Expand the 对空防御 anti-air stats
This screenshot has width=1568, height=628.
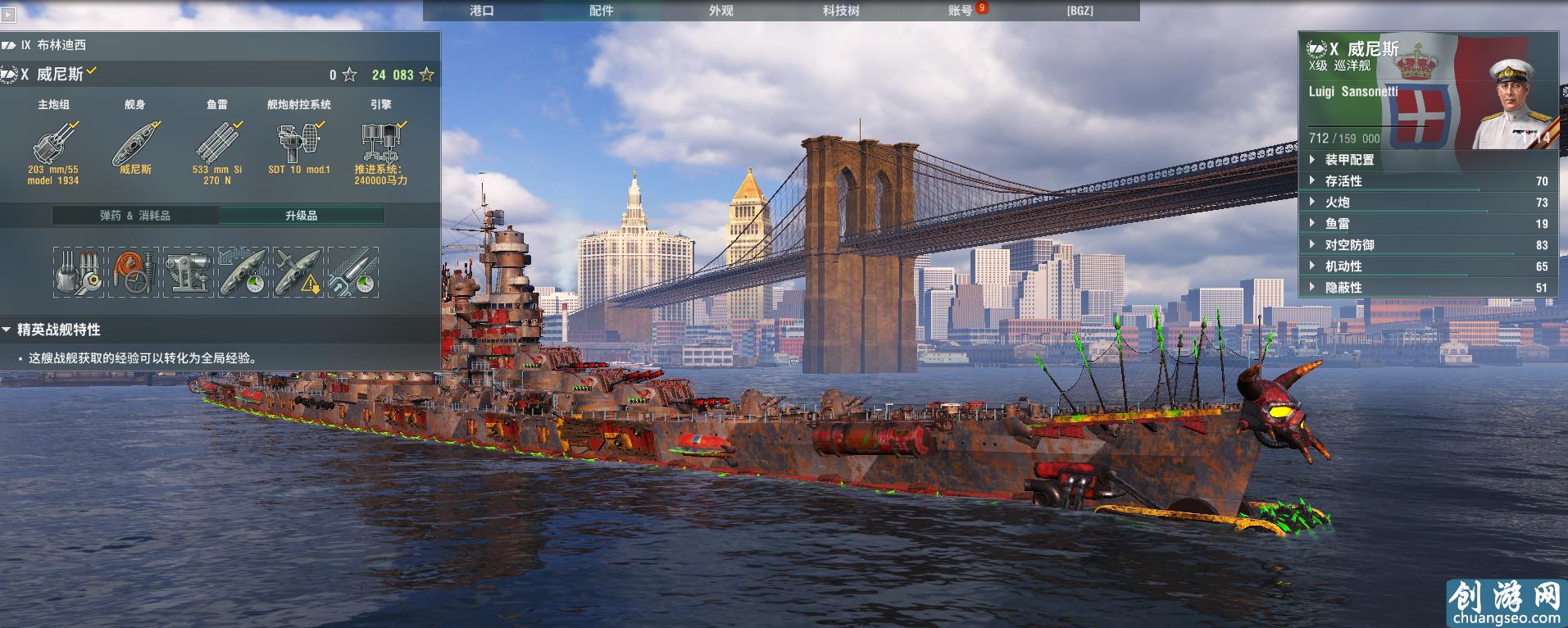(x=1349, y=245)
